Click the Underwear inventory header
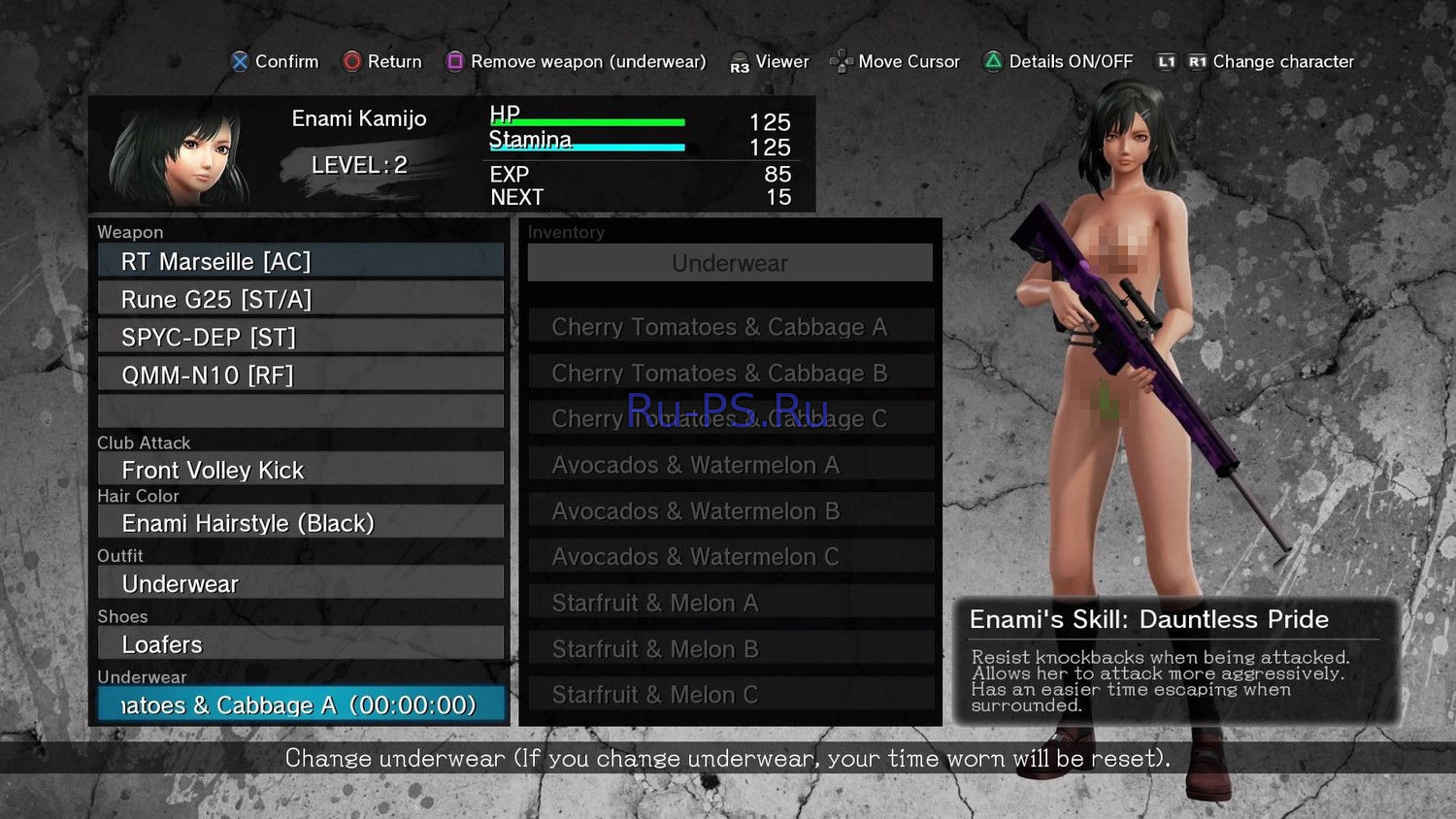The height and width of the screenshot is (819, 1456). click(x=730, y=263)
